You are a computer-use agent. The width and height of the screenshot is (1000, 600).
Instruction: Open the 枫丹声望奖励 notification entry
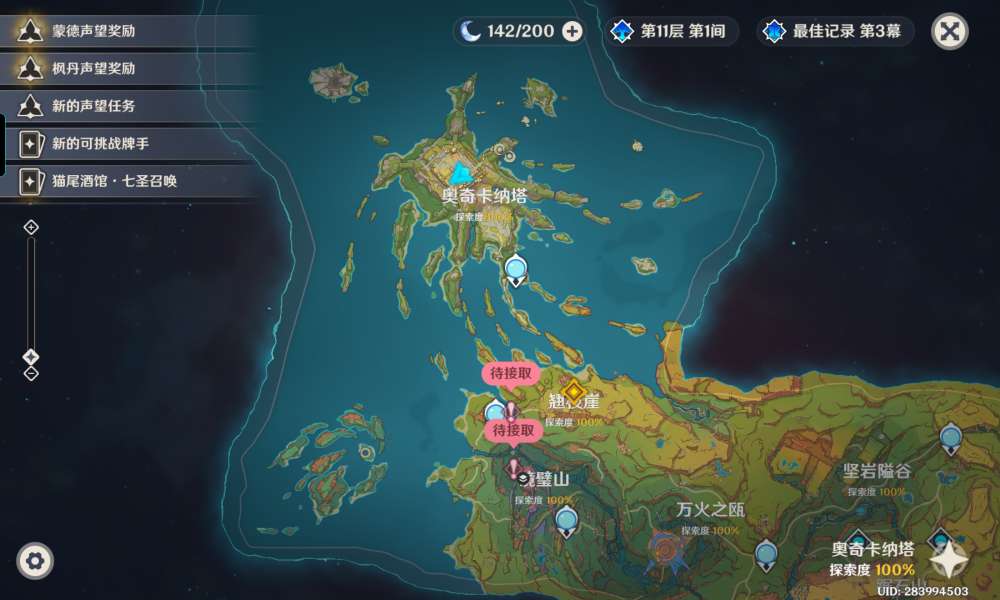(94, 69)
